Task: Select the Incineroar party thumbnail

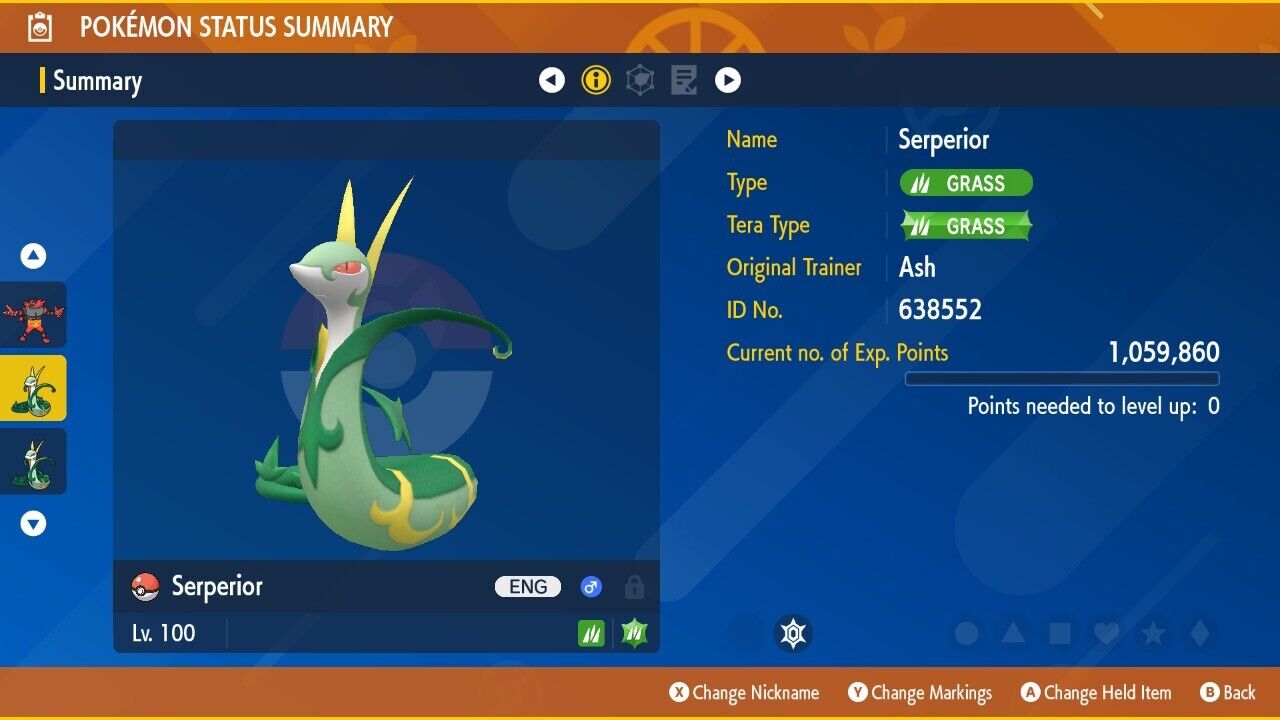Action: click(x=33, y=315)
